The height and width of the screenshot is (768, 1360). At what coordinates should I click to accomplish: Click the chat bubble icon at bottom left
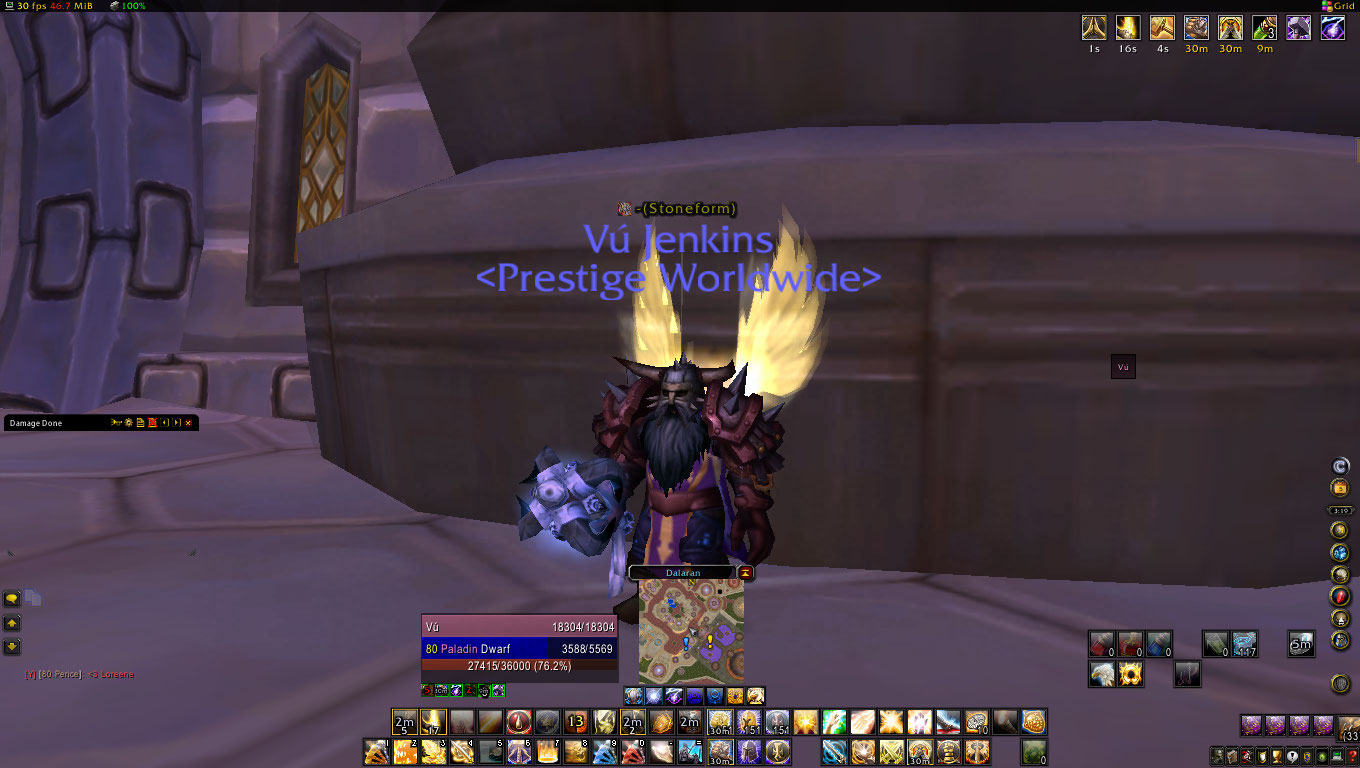pyautogui.click(x=11, y=597)
